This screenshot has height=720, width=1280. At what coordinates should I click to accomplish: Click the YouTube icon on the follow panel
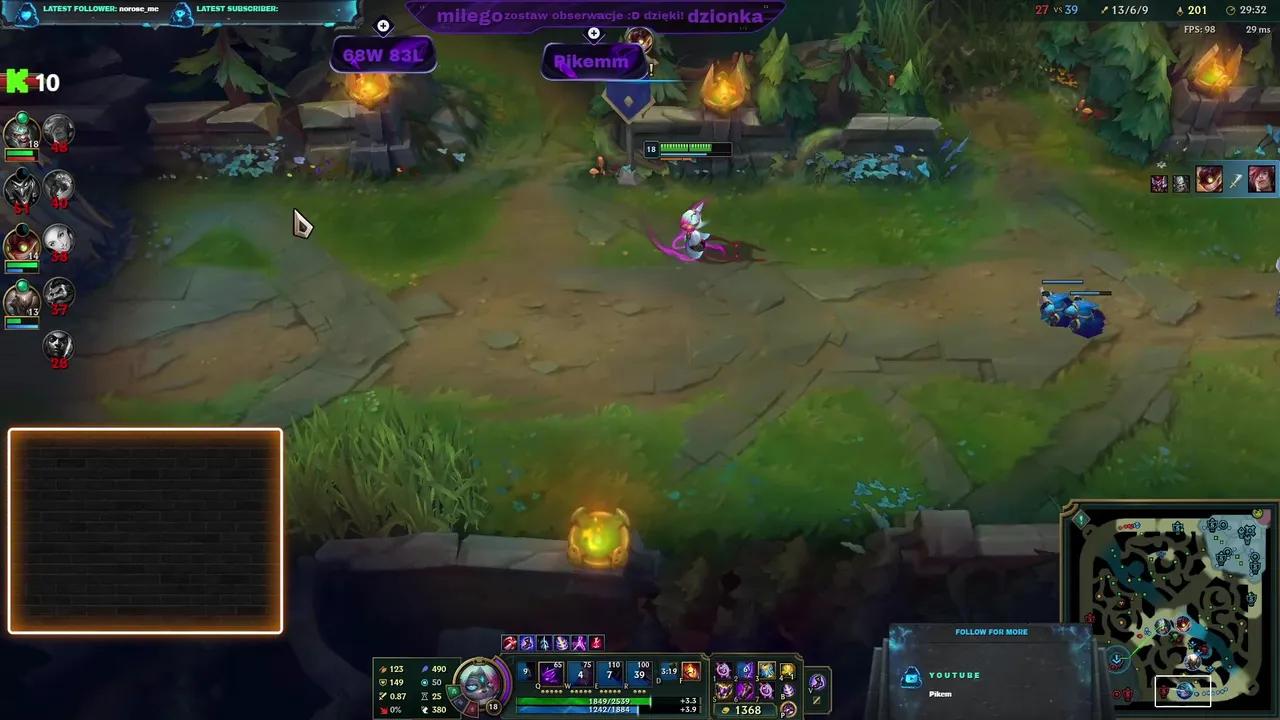(x=911, y=676)
